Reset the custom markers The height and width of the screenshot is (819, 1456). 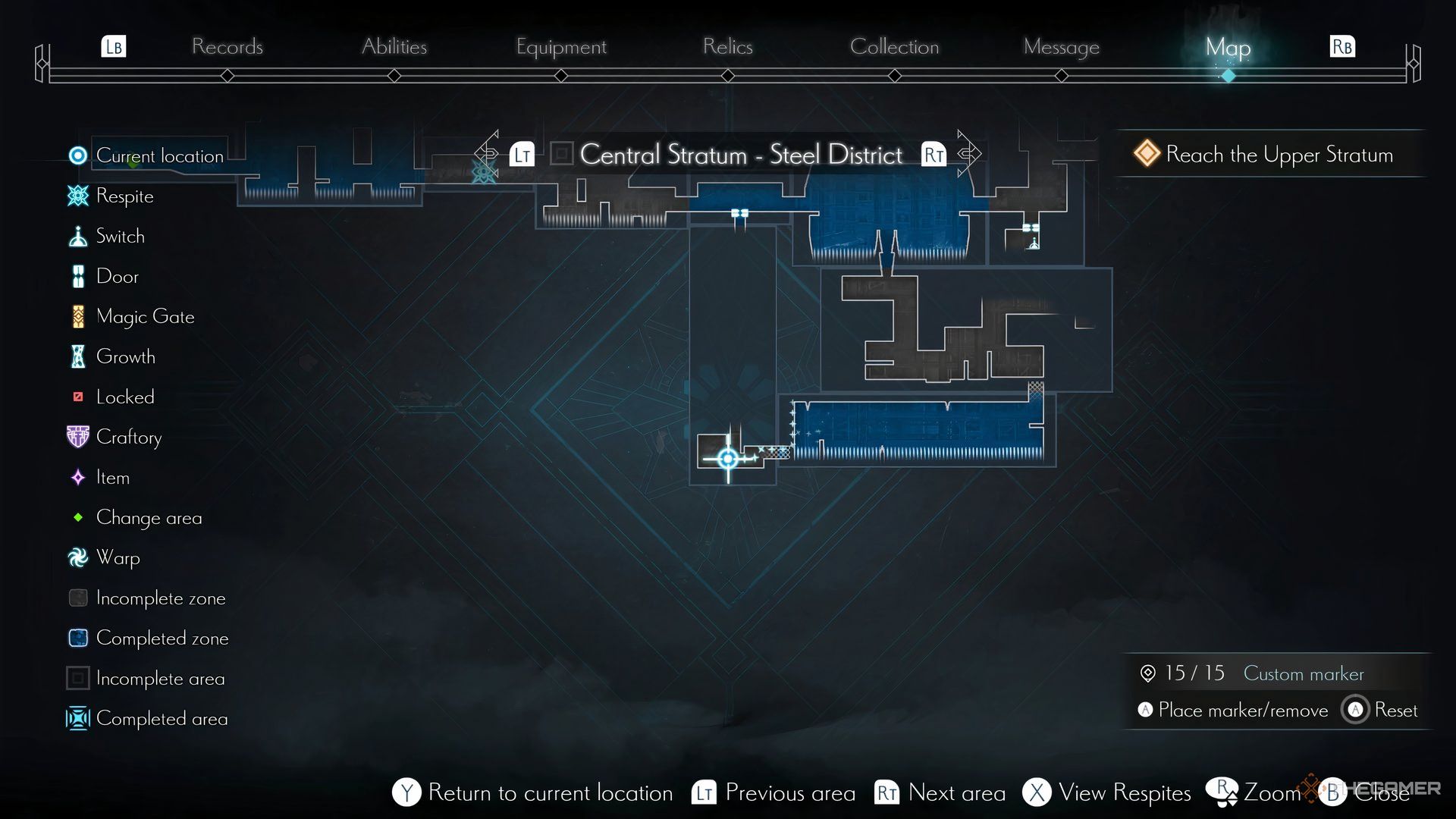coord(1395,711)
